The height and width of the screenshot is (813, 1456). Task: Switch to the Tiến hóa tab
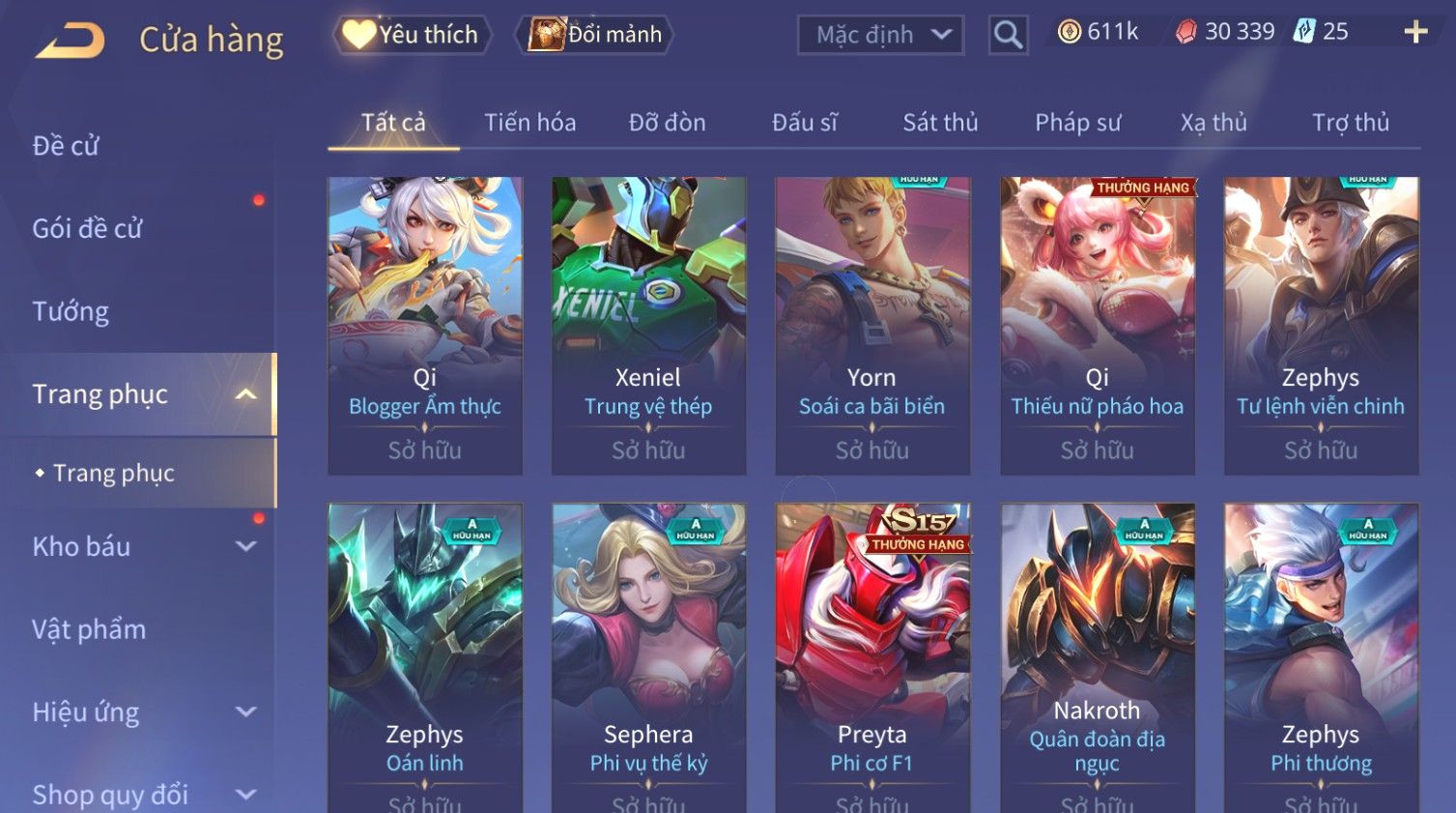pyautogui.click(x=529, y=123)
